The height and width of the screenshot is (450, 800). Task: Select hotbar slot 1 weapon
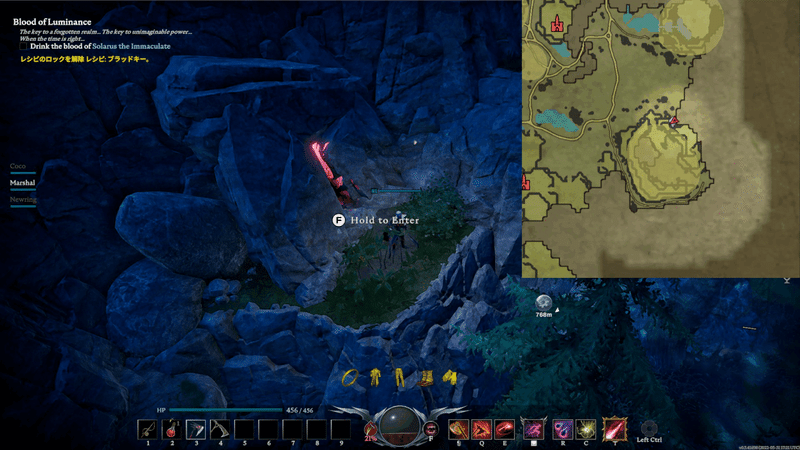(x=147, y=429)
